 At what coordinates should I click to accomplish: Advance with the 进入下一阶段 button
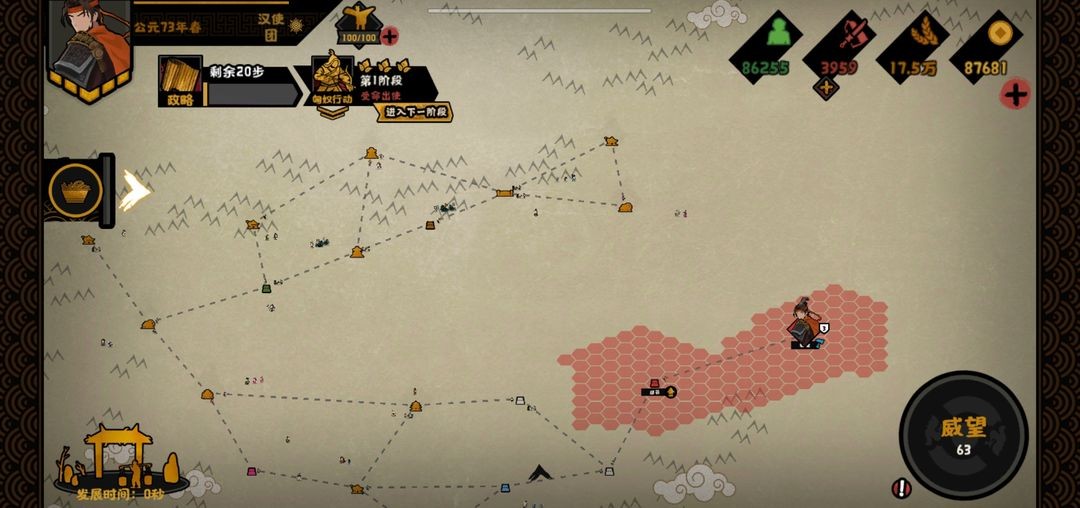point(414,112)
